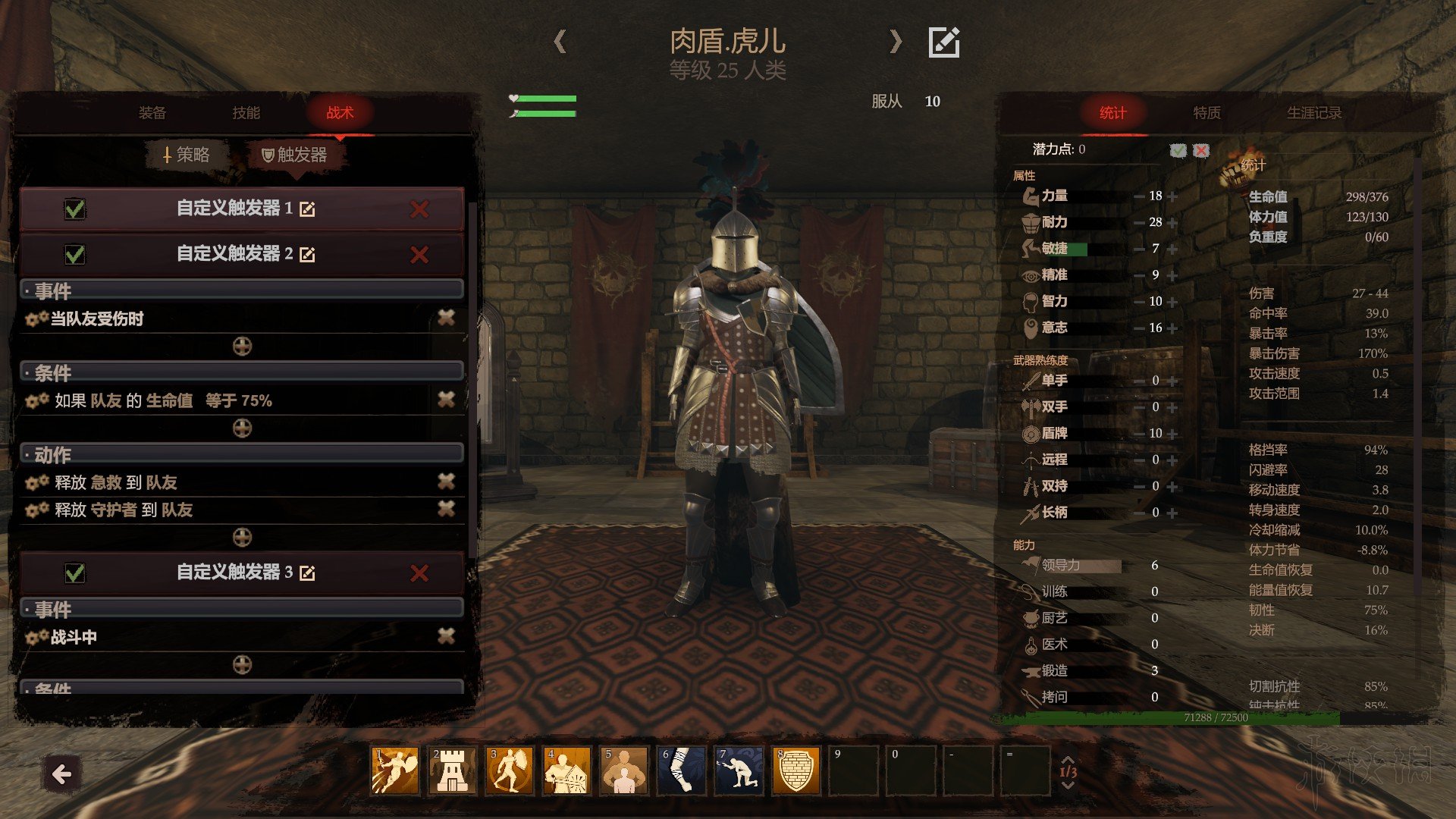Go to the previous character with left arrow

(560, 41)
